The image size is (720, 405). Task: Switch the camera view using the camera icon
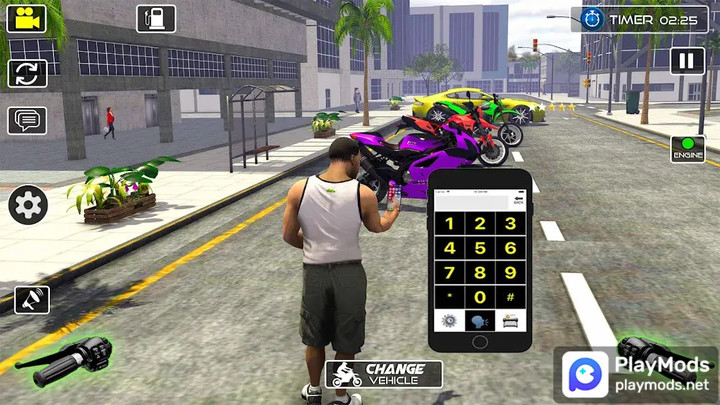pyautogui.click(x=27, y=18)
